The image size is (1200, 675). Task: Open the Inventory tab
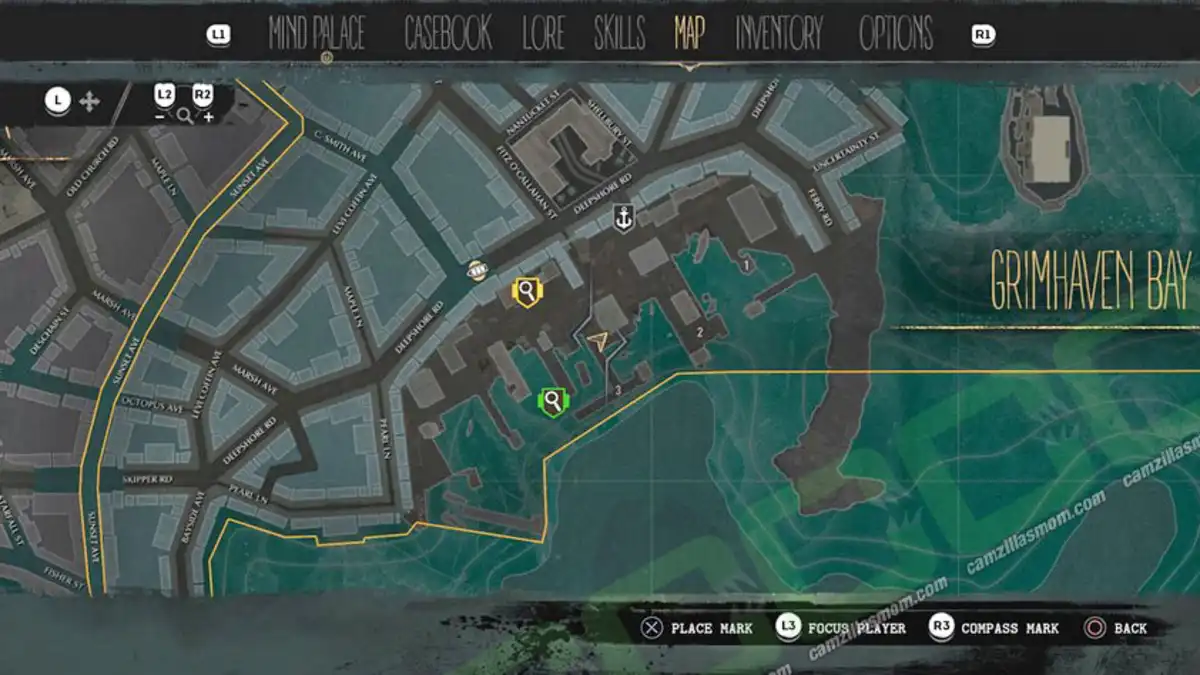pyautogui.click(x=779, y=34)
